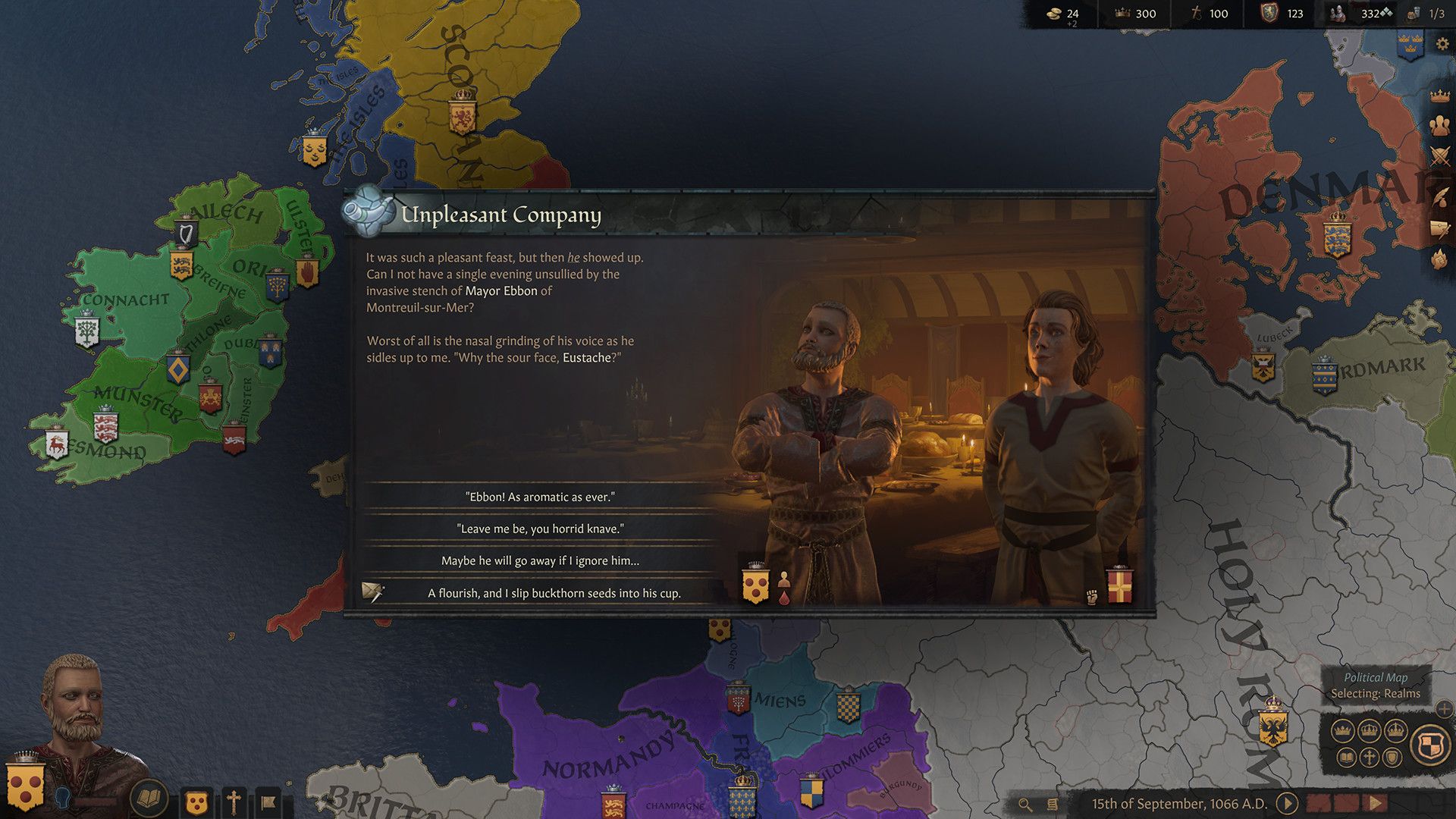Unpause with the date play button

(x=1287, y=805)
